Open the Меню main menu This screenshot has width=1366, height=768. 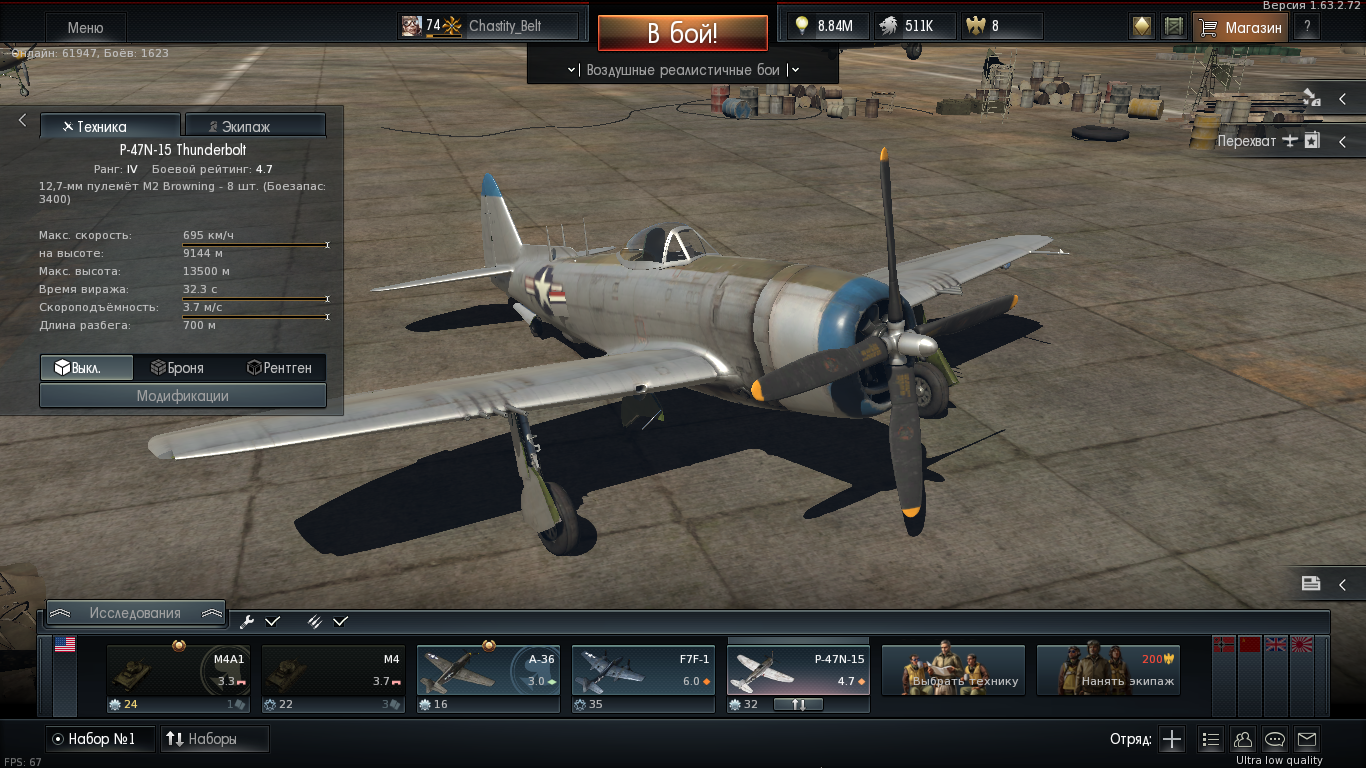(x=85, y=28)
